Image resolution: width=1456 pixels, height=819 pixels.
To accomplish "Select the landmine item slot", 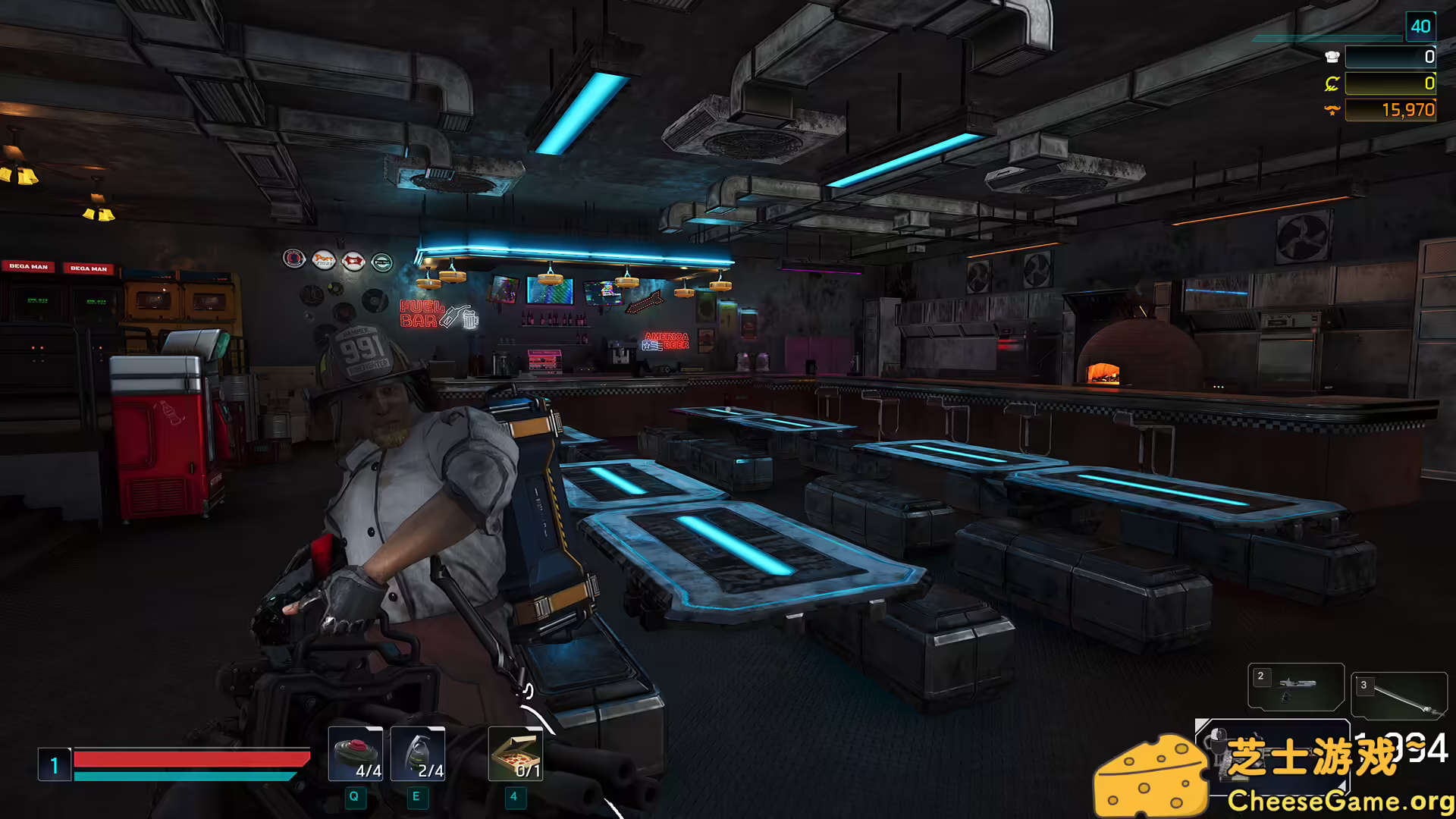I will coord(355,754).
